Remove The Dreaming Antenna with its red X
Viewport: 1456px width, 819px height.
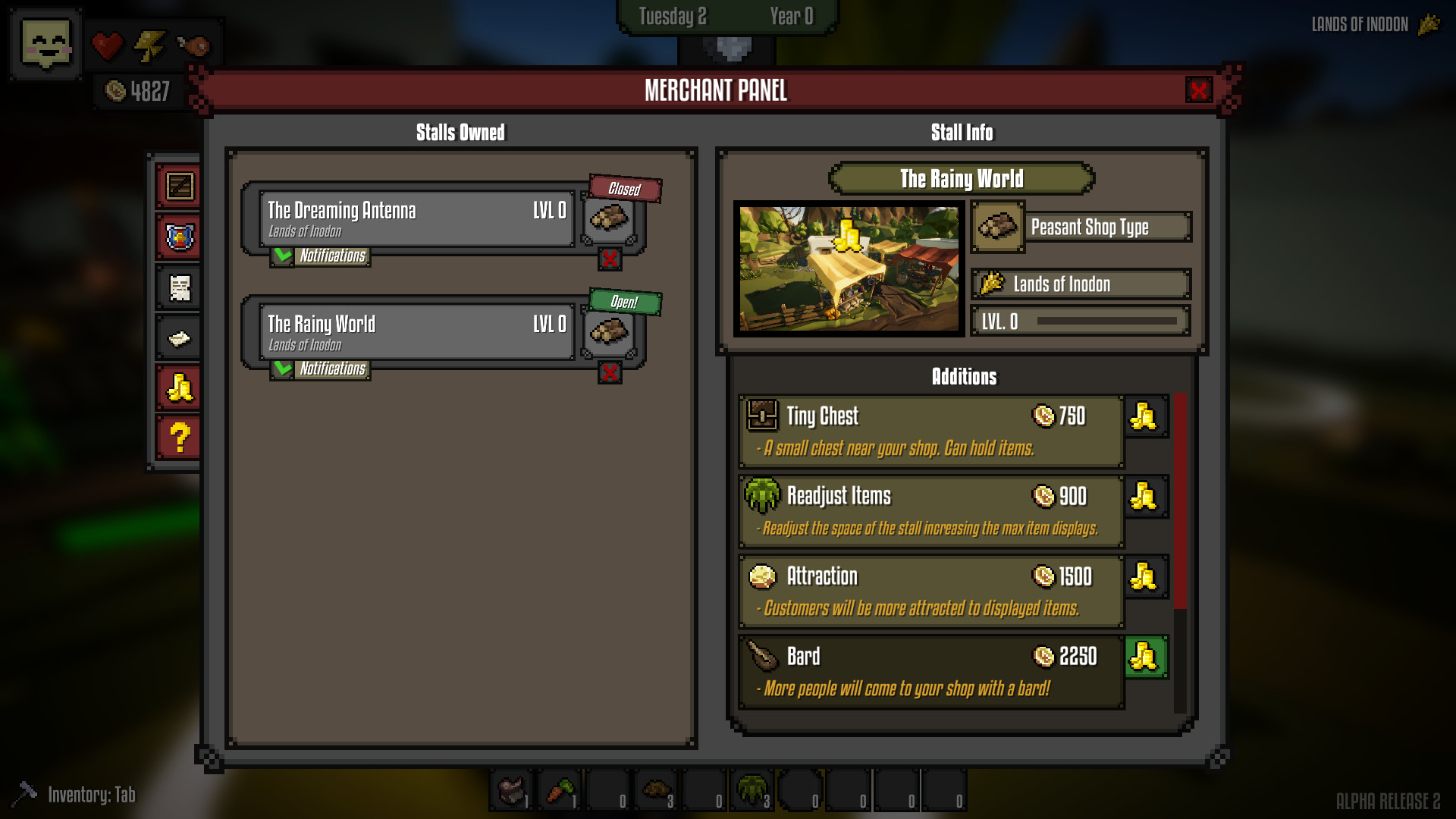[x=610, y=259]
